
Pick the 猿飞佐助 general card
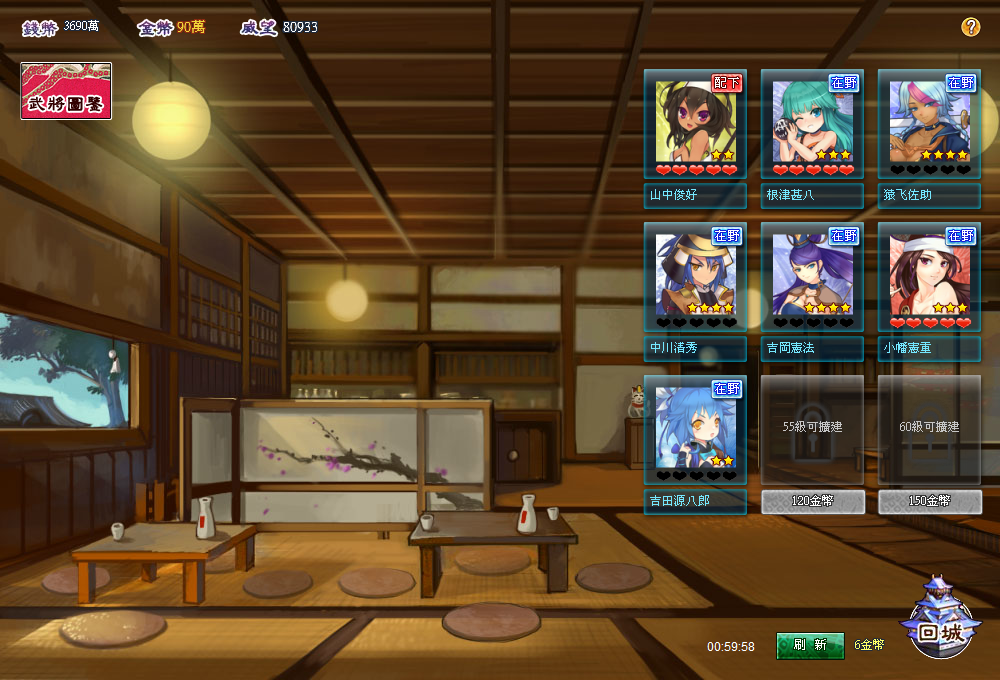point(929,125)
